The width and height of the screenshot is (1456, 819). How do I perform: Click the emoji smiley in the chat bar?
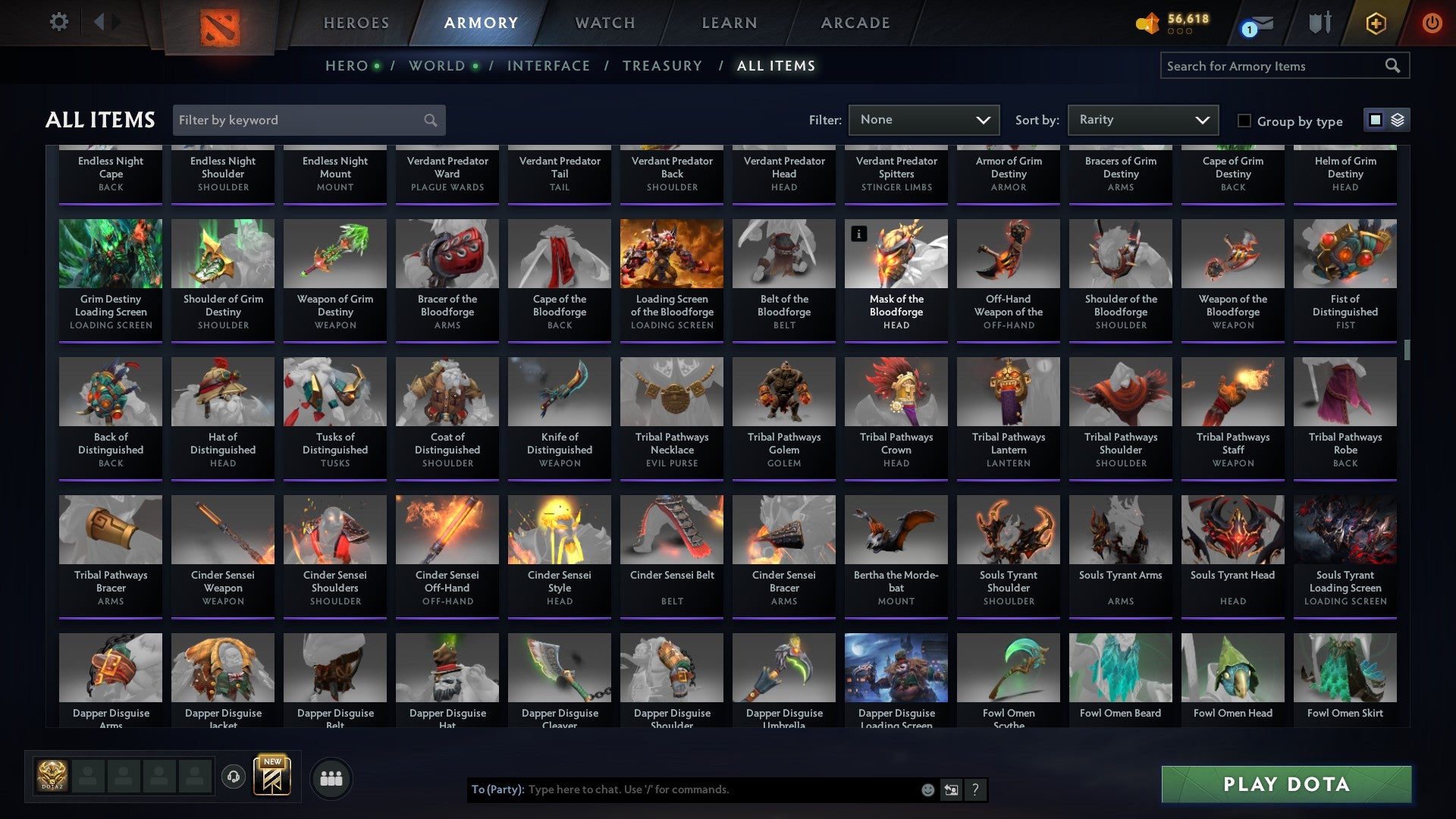[x=927, y=789]
